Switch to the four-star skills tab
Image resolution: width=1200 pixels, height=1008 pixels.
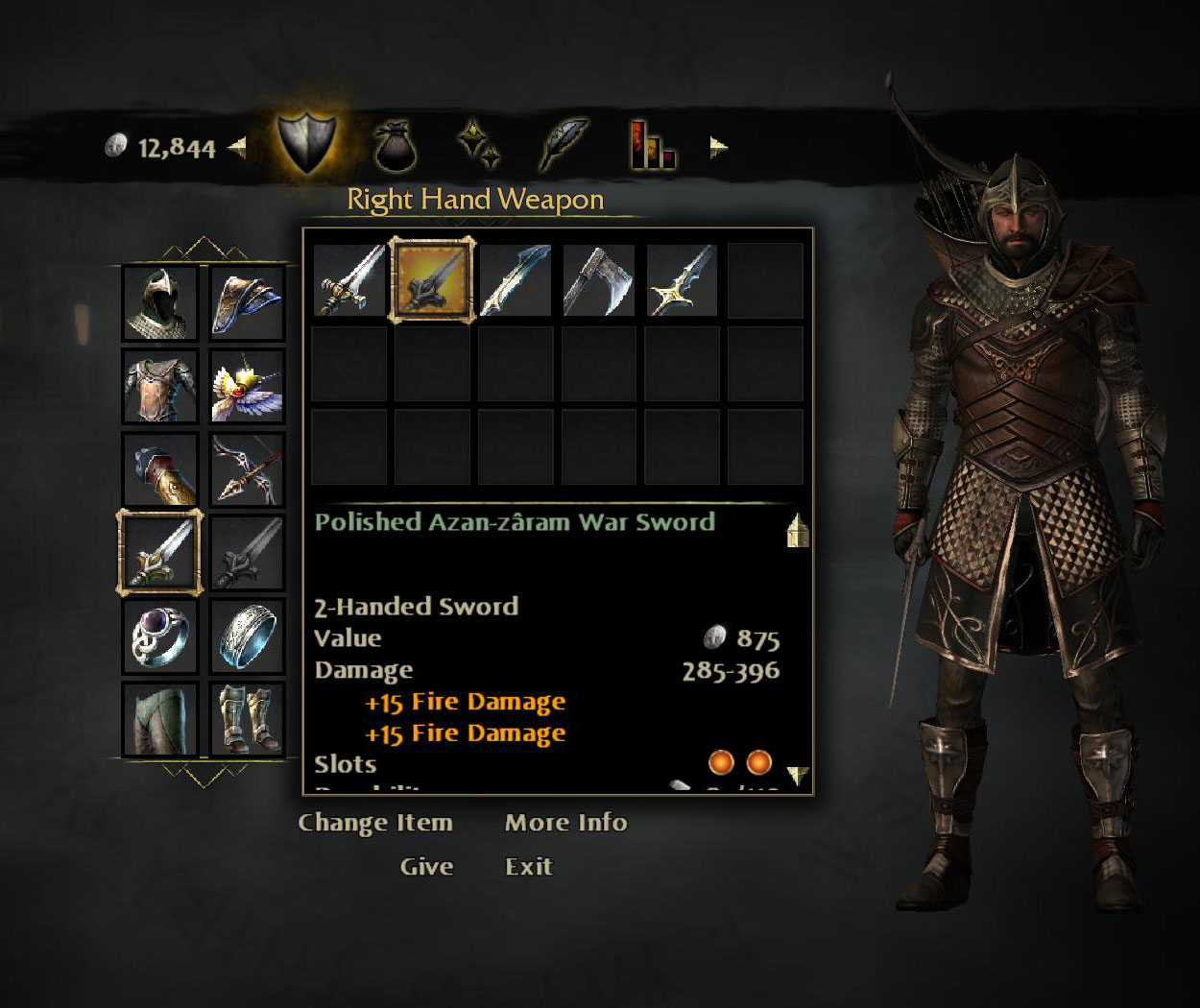477,146
